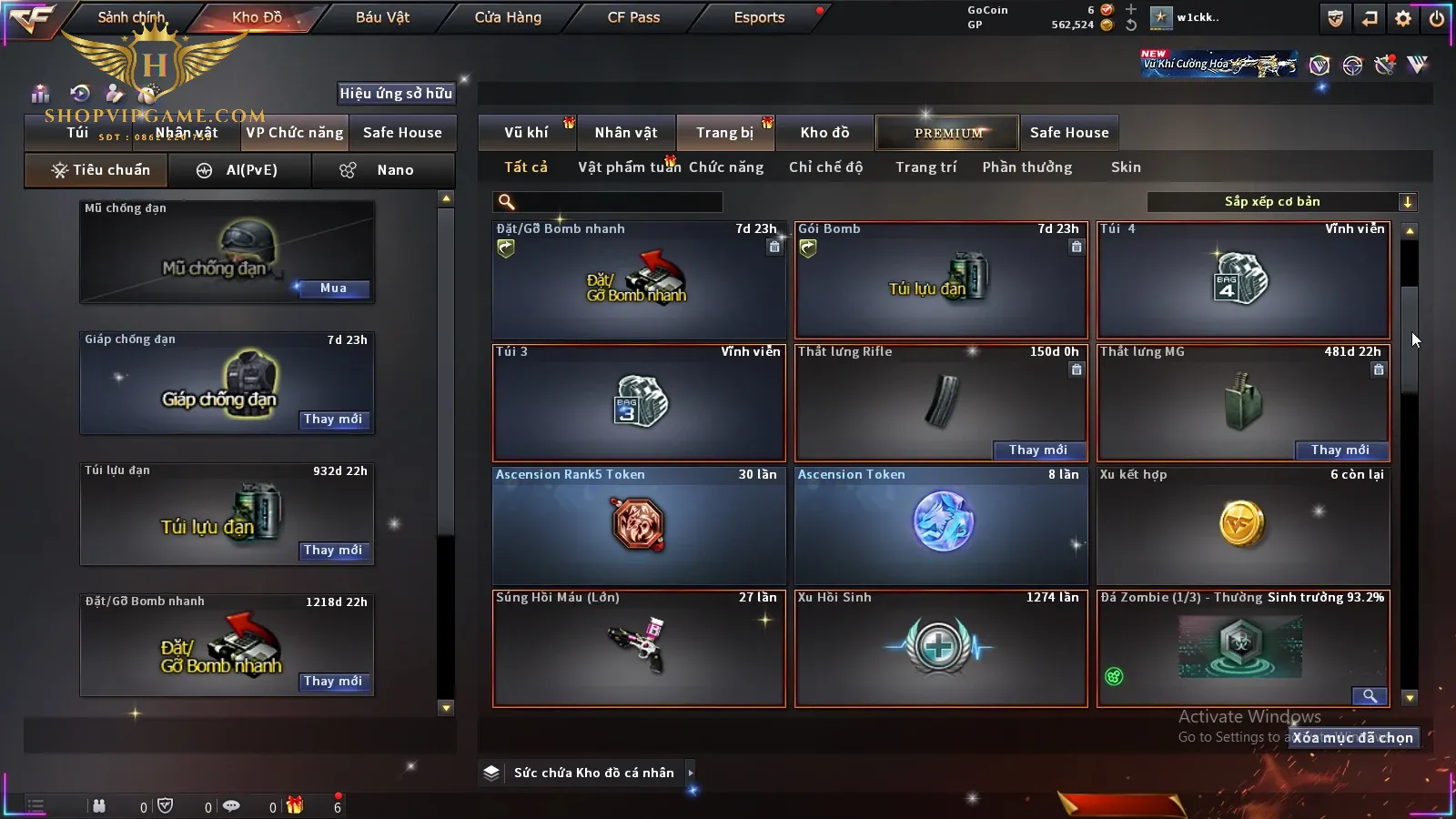Open the Sắp xếp cơ bản dropdown
The image size is (1456, 819).
tap(1281, 202)
